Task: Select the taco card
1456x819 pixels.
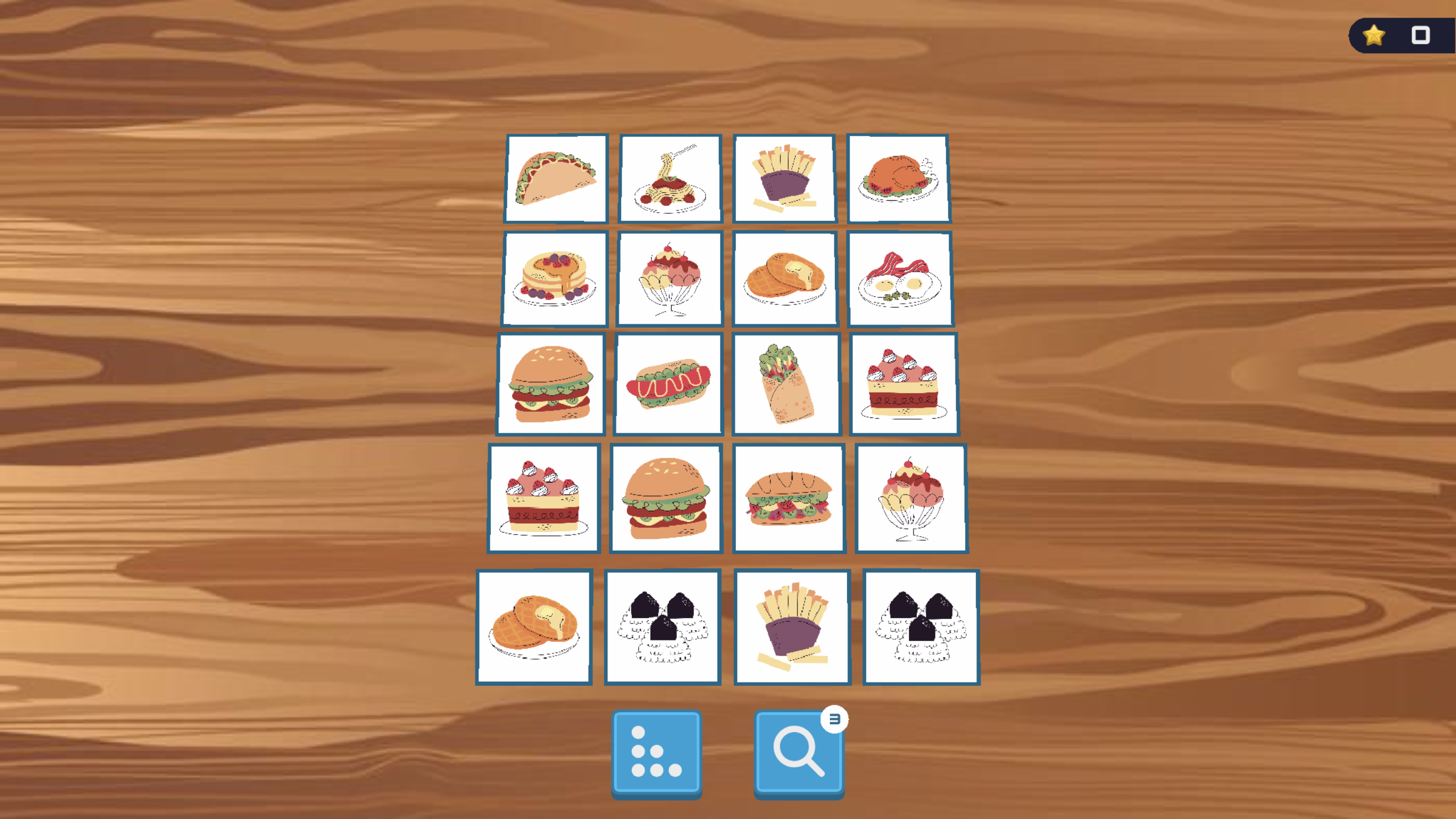Action: (x=556, y=178)
